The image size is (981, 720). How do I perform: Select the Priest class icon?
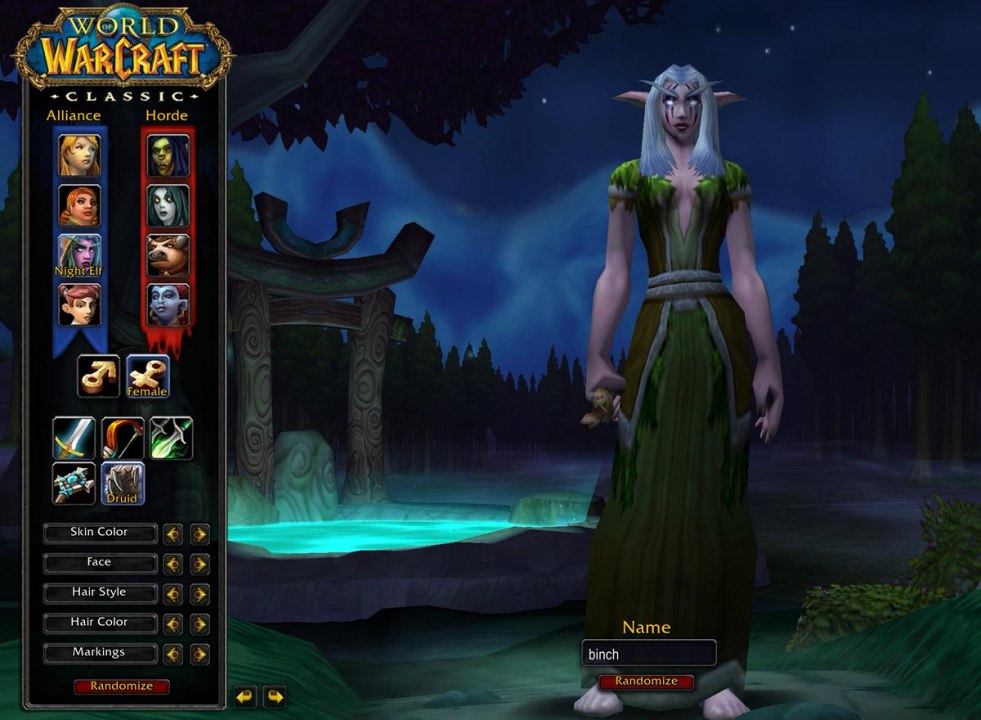click(74, 482)
